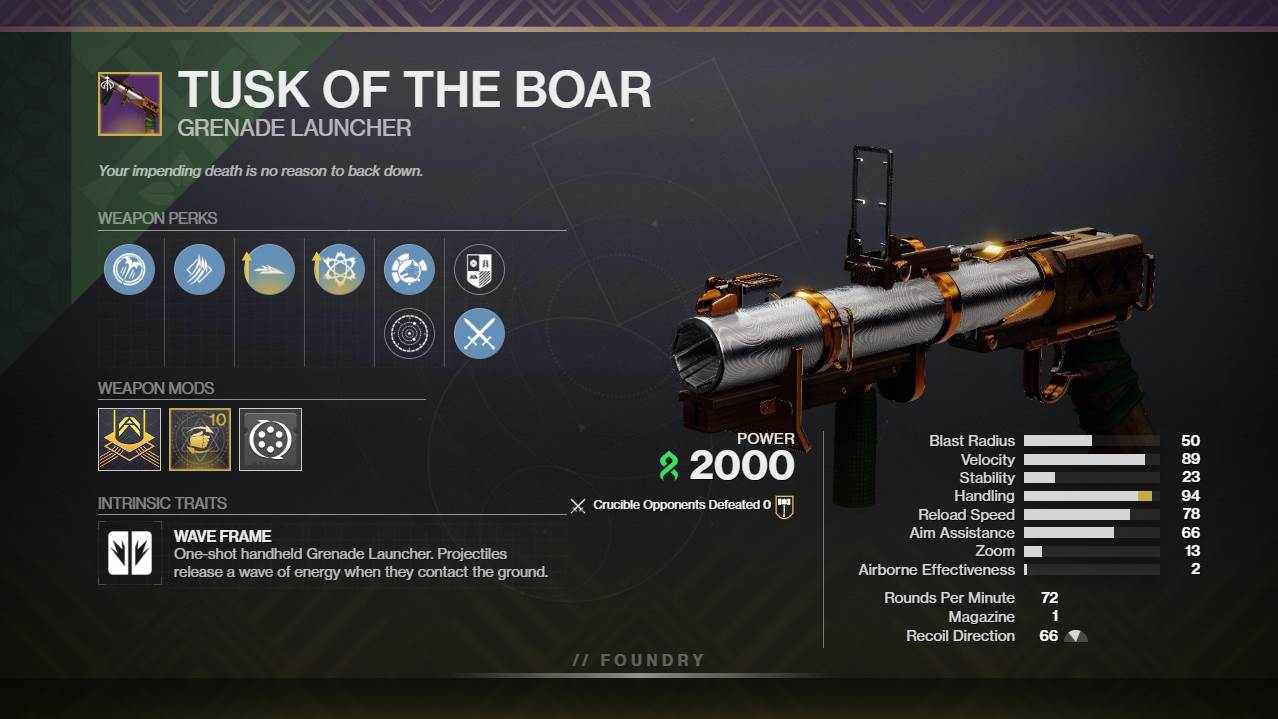Click the Tusk of the Boar thumbnail
This screenshot has height=719, width=1278.
click(x=130, y=104)
